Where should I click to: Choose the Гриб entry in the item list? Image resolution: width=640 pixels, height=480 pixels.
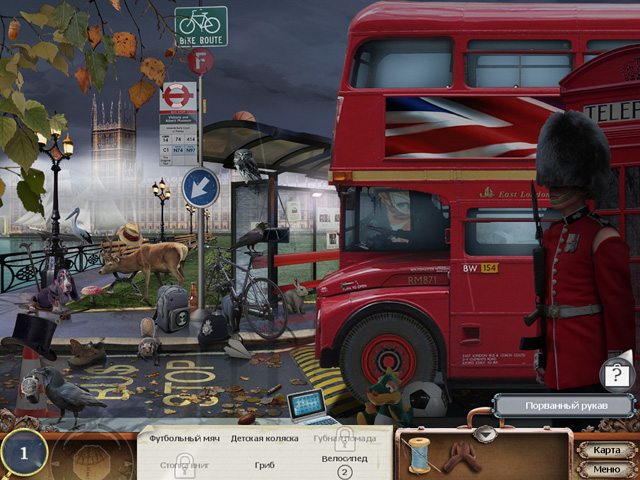pyautogui.click(x=264, y=464)
